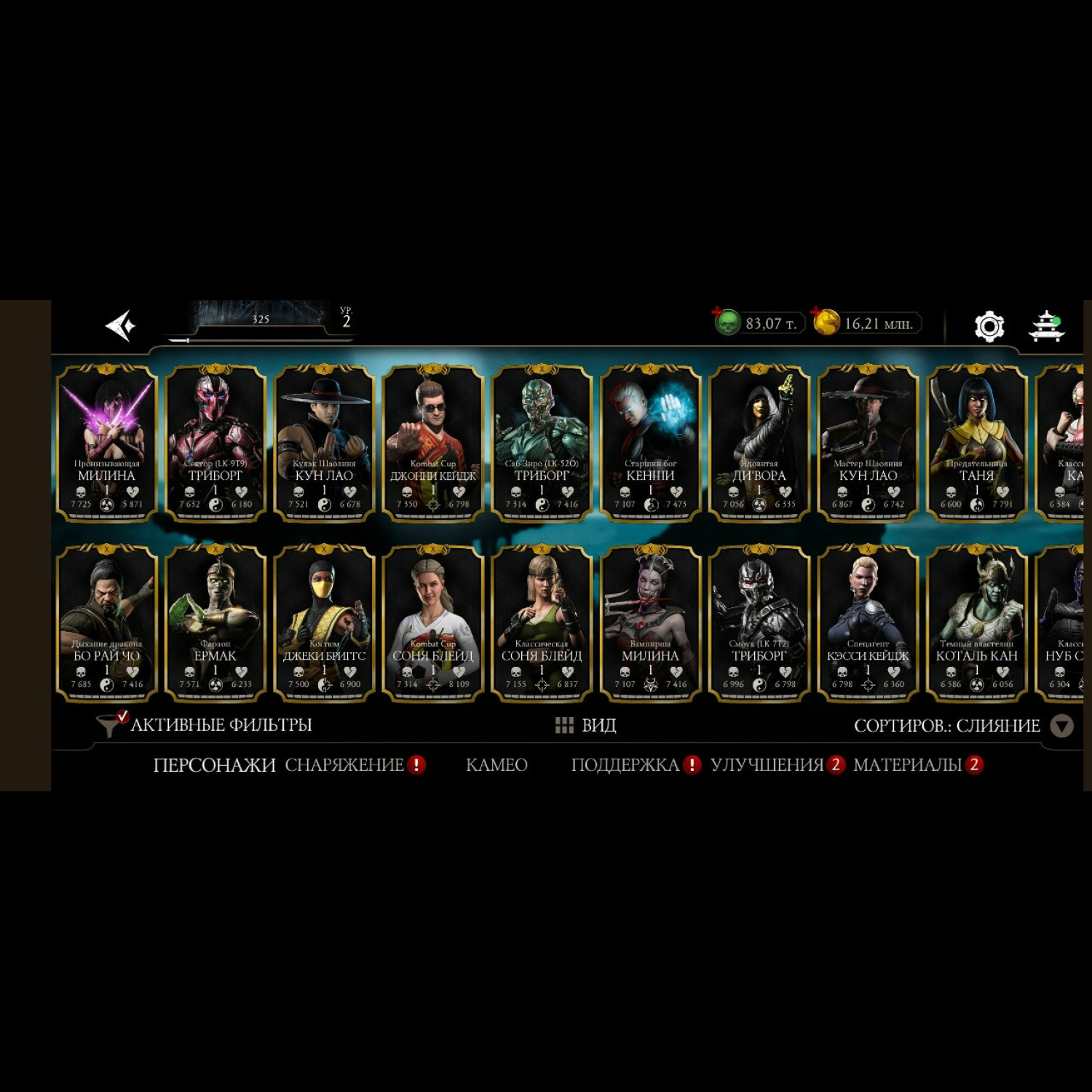Select the Kotal Kahn card
Screen dimensions: 1092x1092
(x=976, y=623)
